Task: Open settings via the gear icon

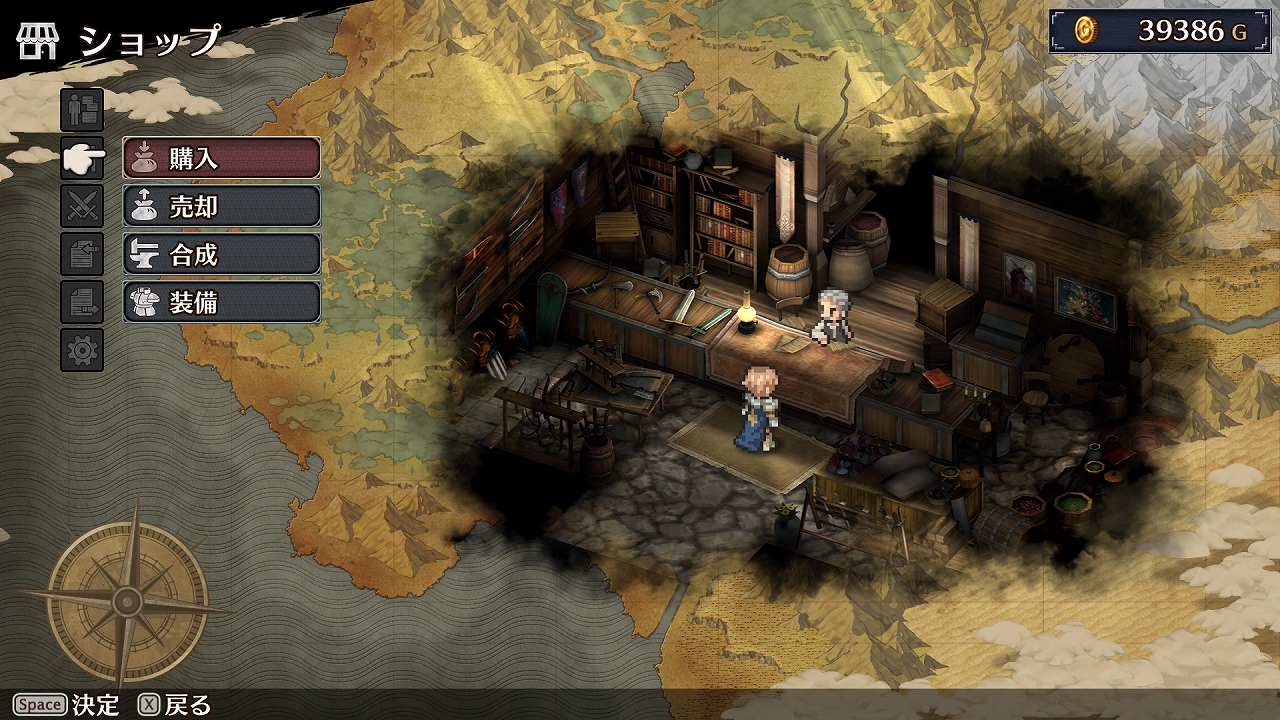Action: pyautogui.click(x=82, y=350)
